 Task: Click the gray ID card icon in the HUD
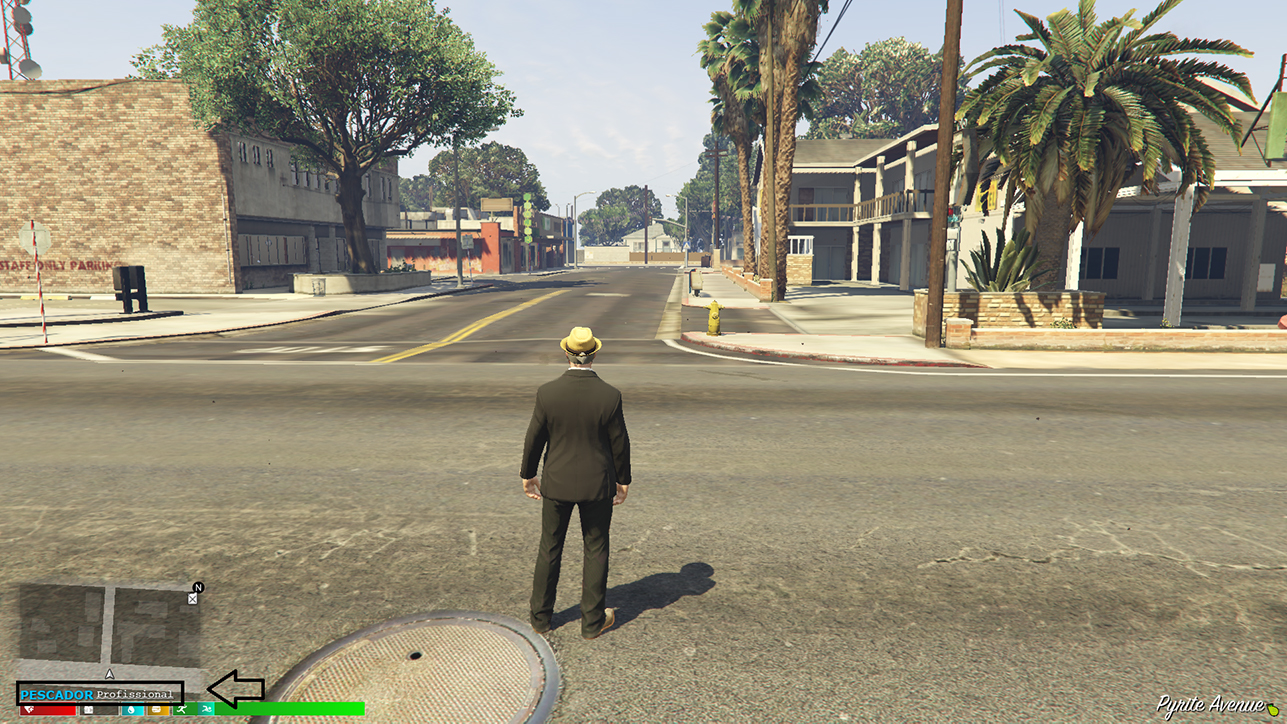(88, 710)
